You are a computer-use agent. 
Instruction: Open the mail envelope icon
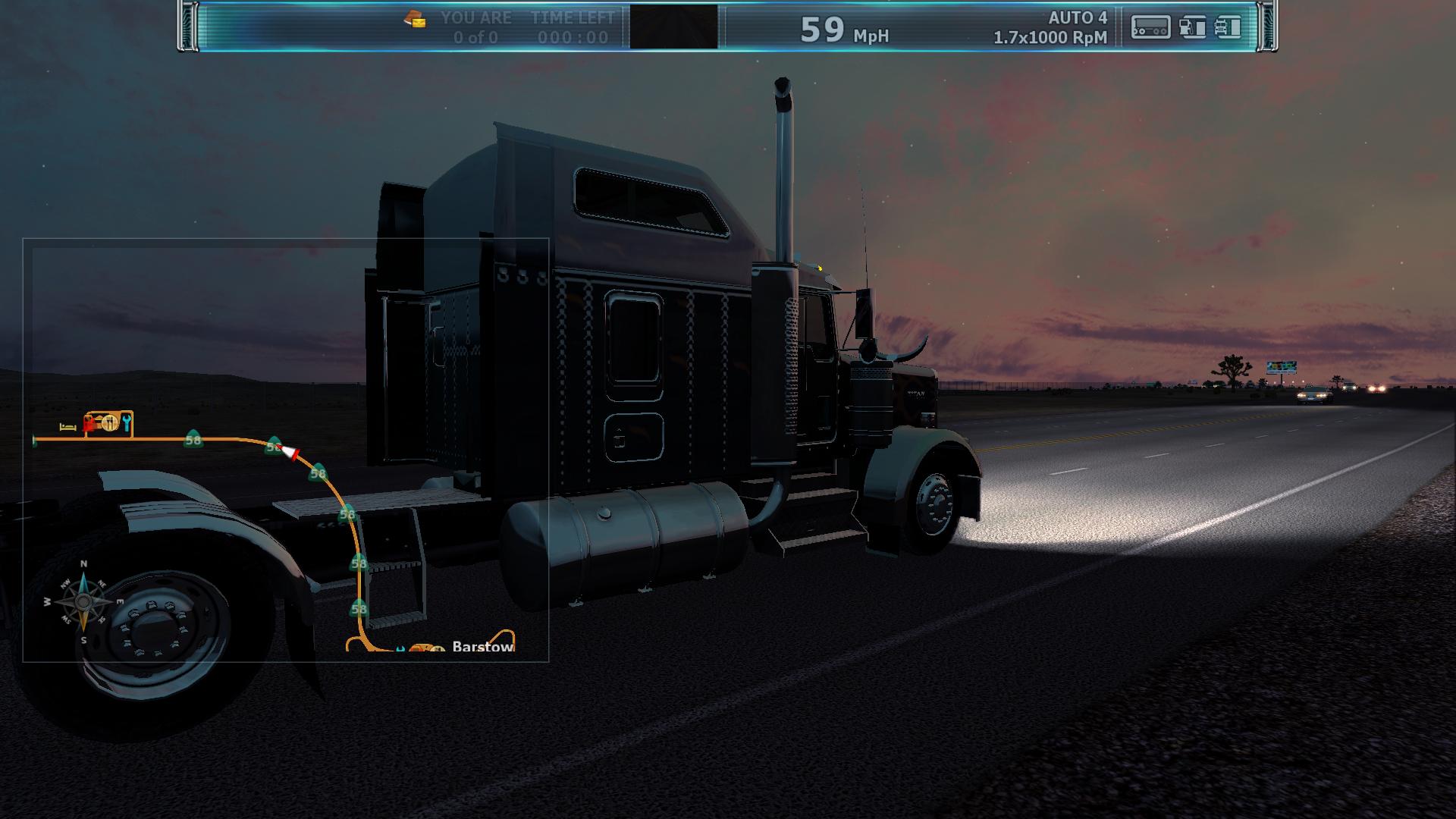(x=415, y=20)
